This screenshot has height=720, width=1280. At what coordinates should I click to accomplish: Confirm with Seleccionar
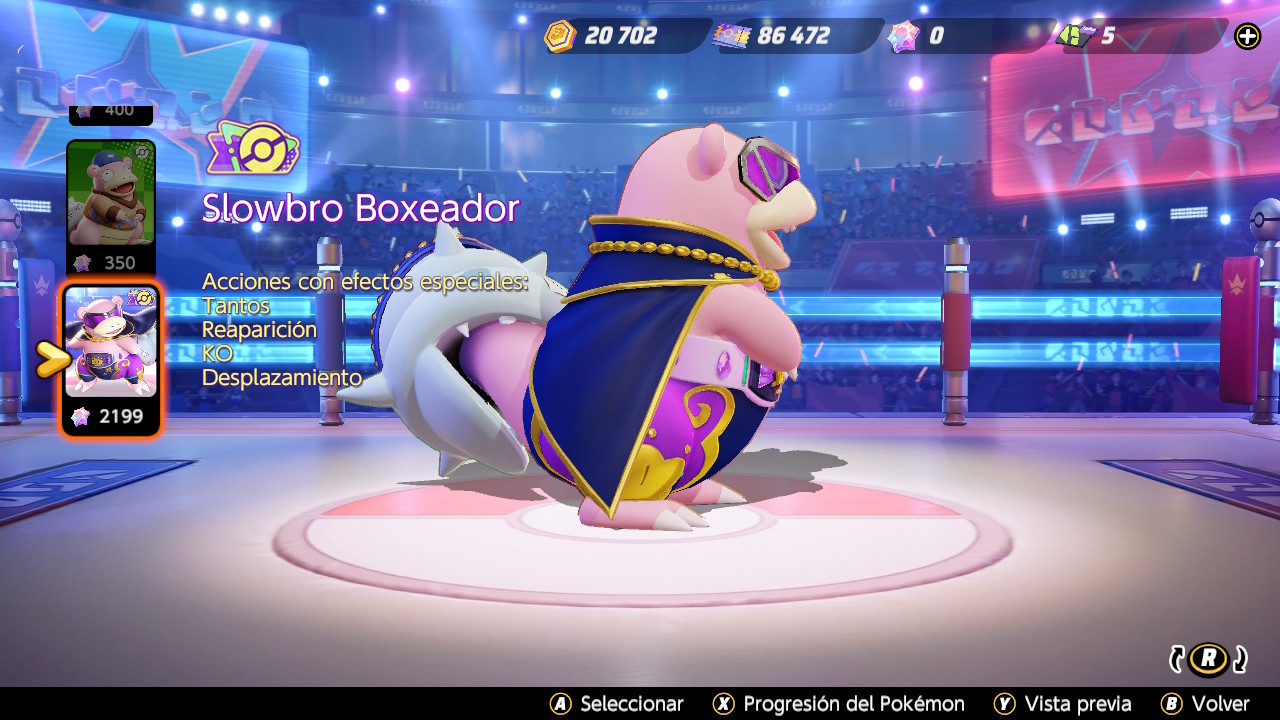(617, 704)
